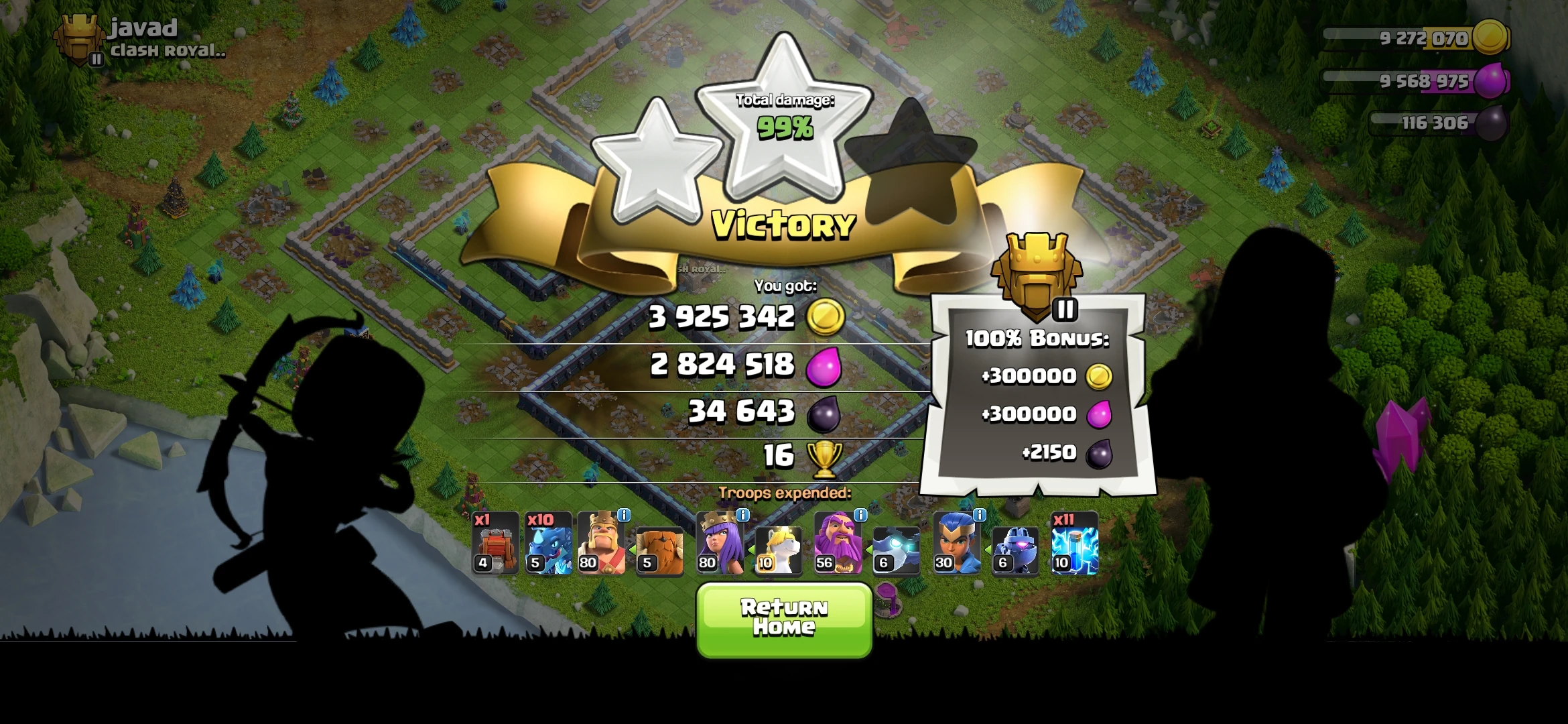Click the javad player name label
The image size is (1568, 724).
pos(143,27)
